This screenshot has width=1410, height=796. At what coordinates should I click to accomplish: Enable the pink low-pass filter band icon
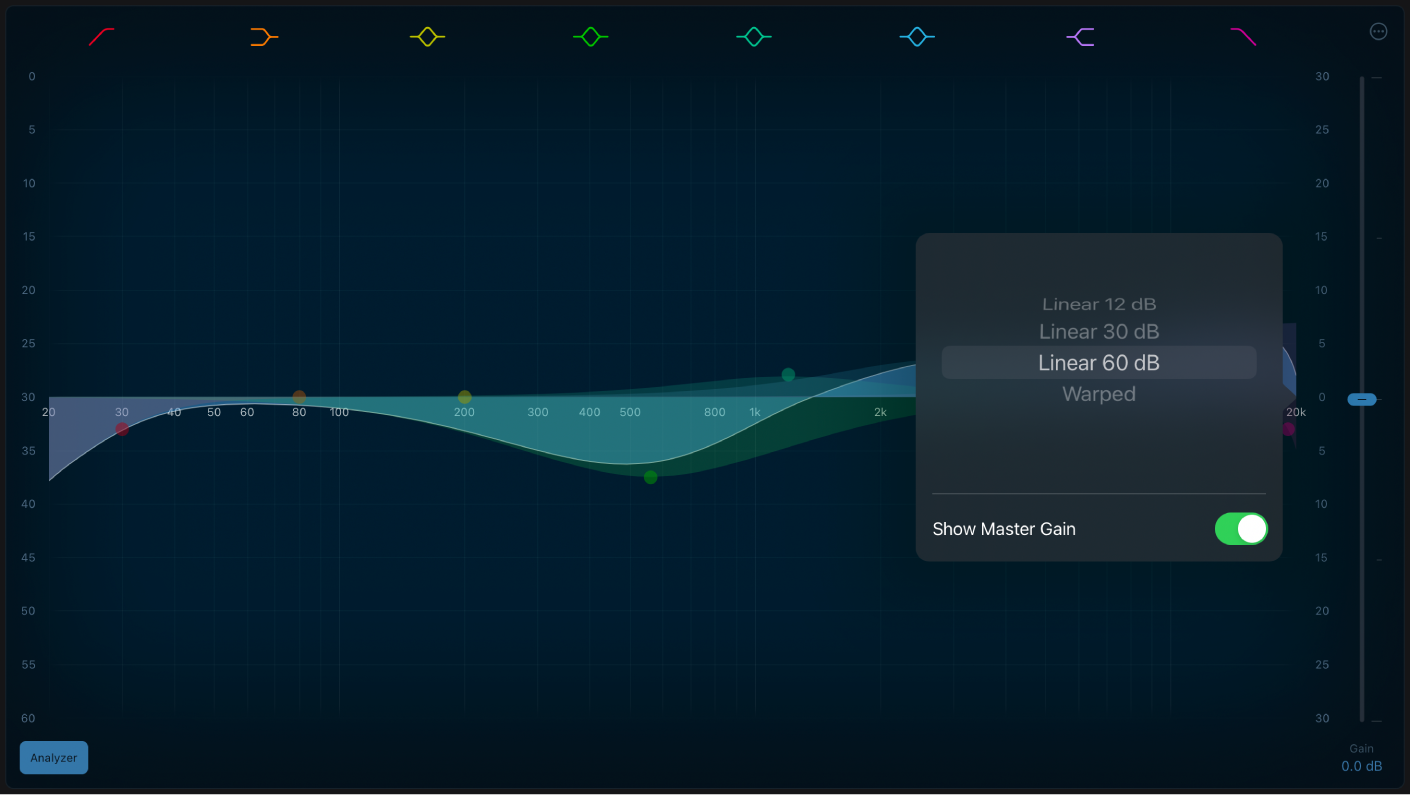(x=1243, y=36)
